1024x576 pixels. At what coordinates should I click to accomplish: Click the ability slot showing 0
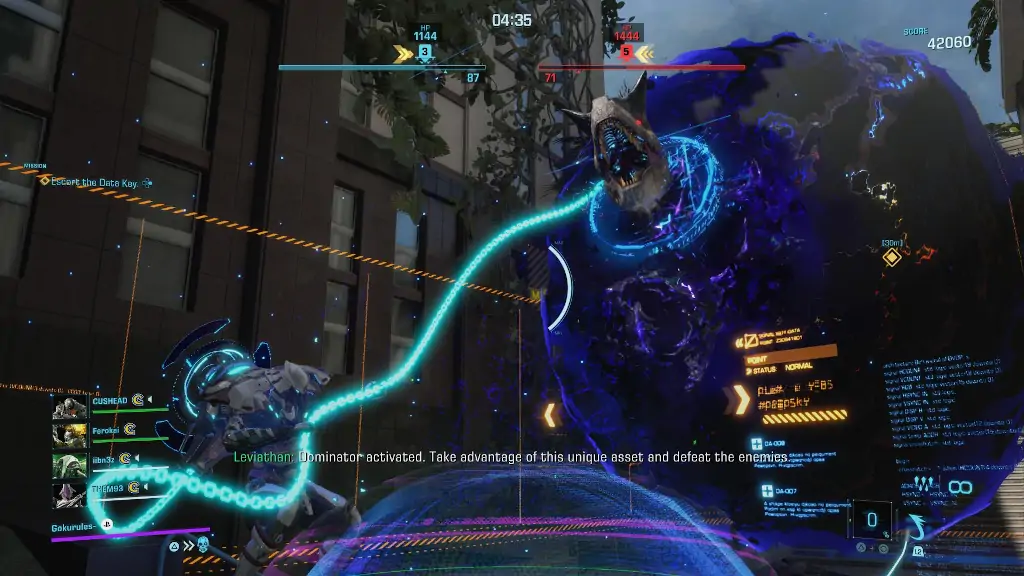870,520
